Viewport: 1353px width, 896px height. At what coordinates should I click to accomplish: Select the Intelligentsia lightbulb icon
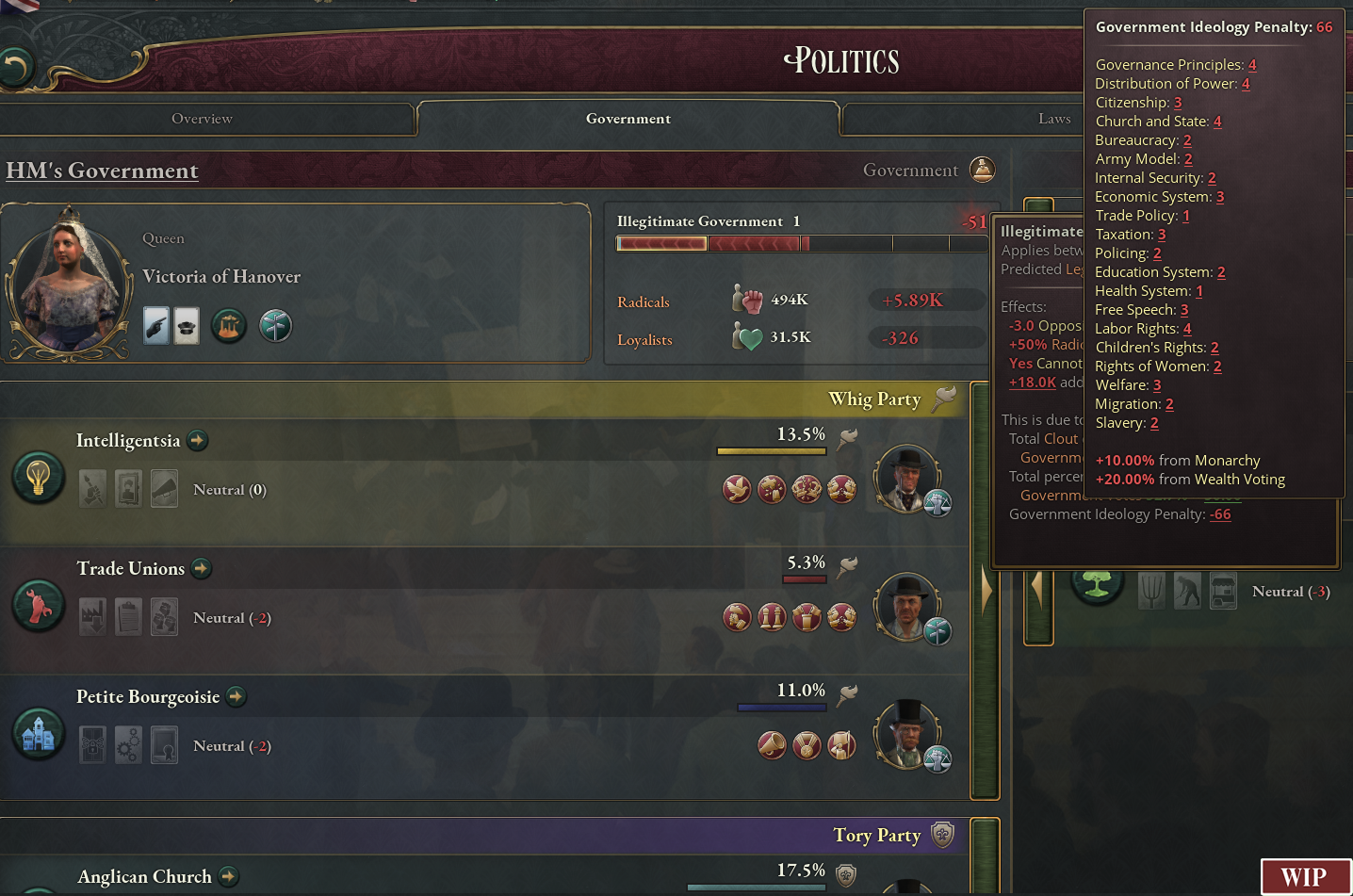click(x=38, y=477)
